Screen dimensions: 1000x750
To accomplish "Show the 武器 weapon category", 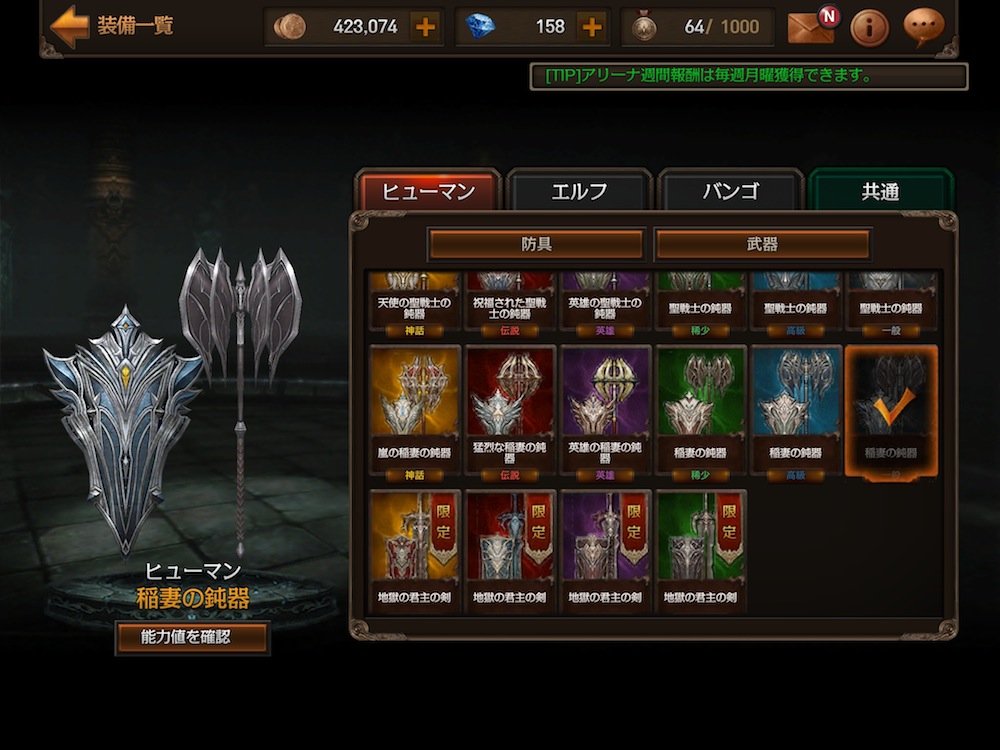I will (762, 244).
